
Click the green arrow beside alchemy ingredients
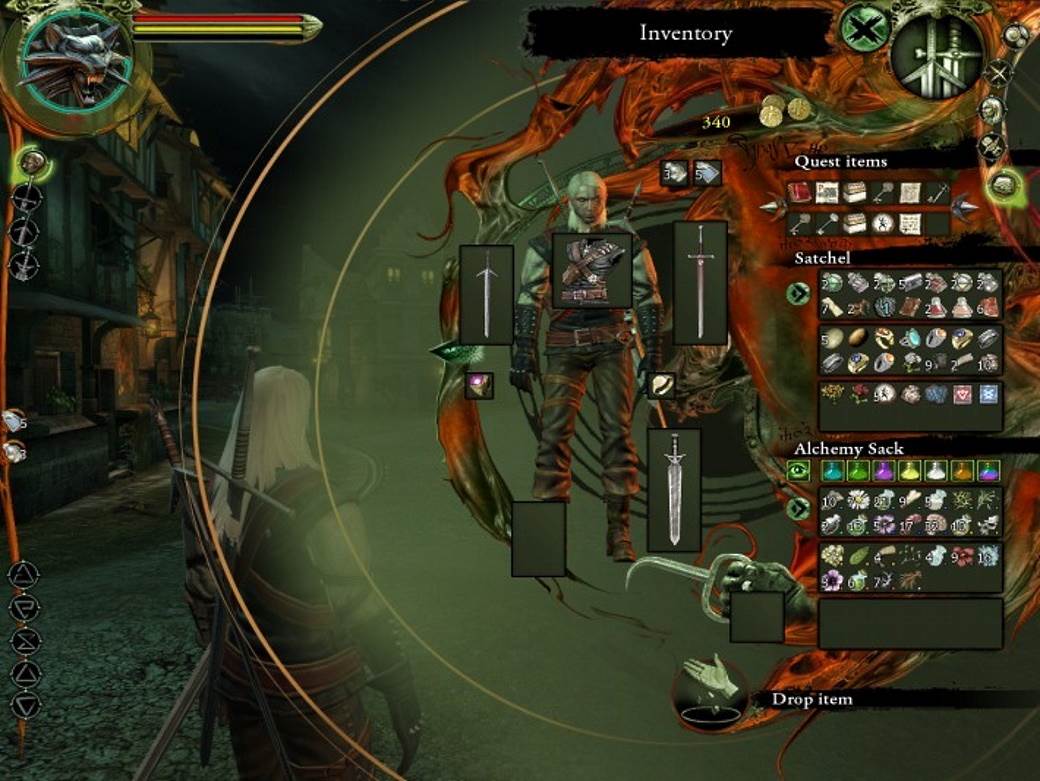(798, 509)
